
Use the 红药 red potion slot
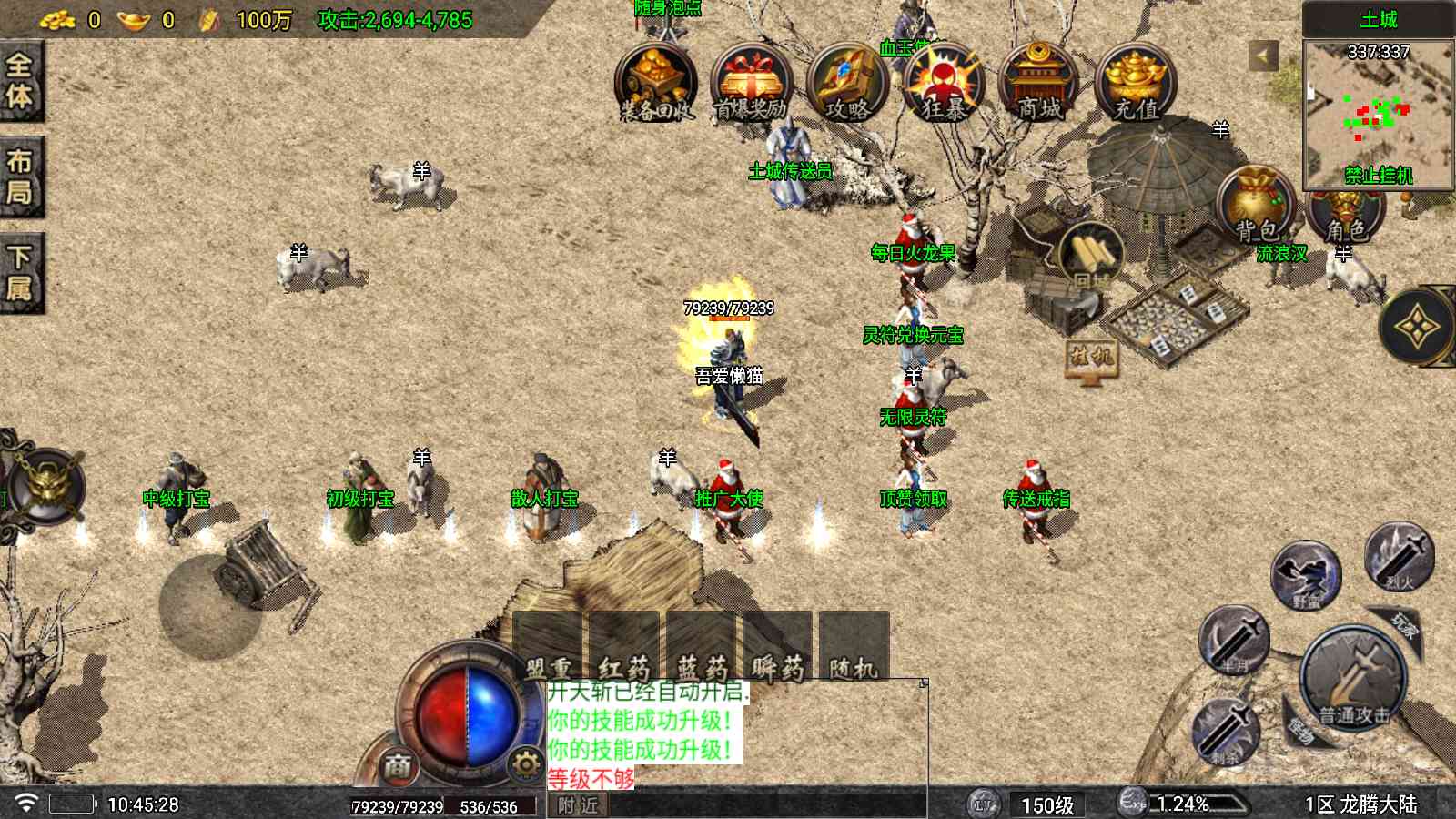(x=624, y=648)
